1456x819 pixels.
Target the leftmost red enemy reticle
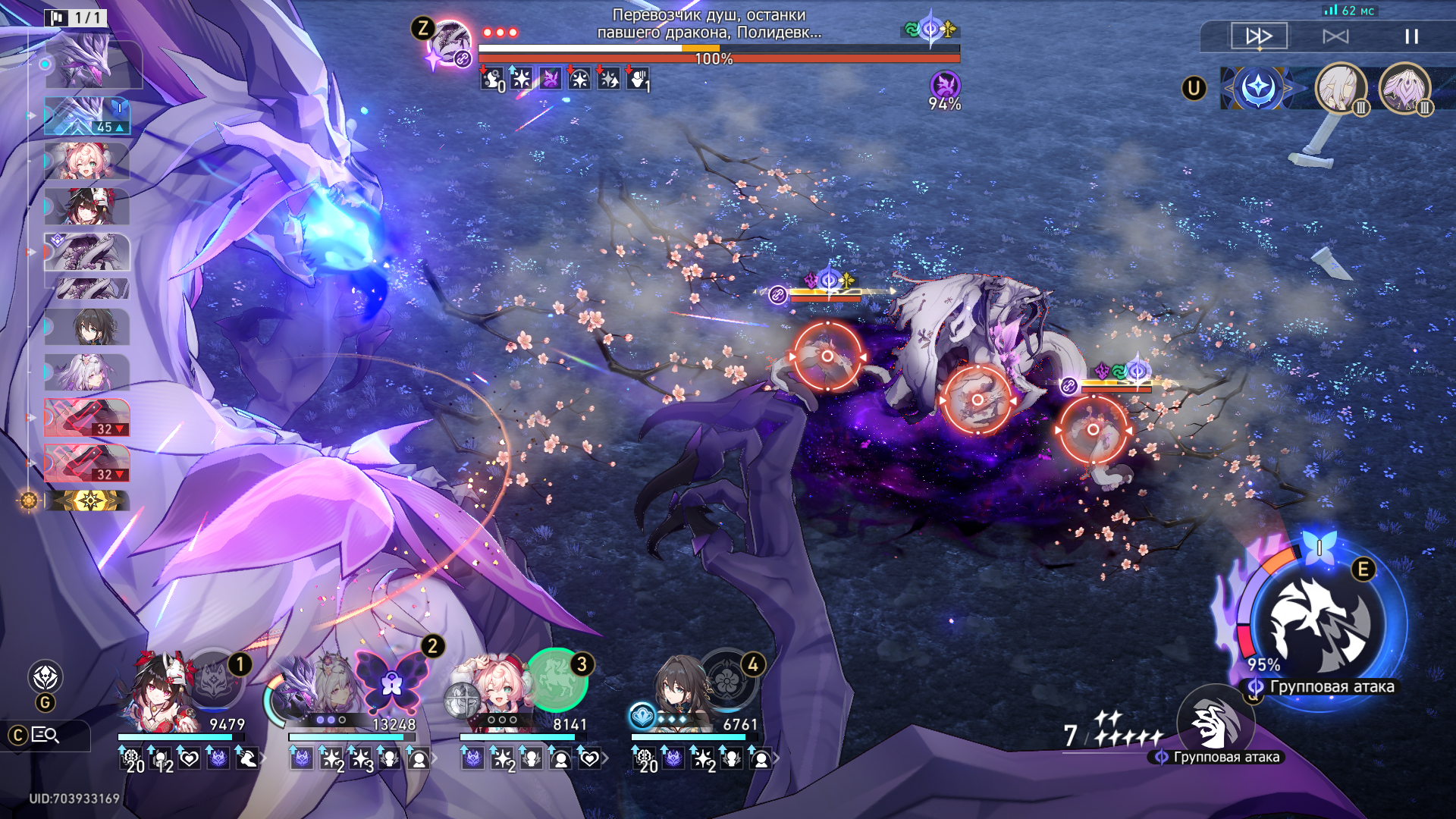(827, 356)
